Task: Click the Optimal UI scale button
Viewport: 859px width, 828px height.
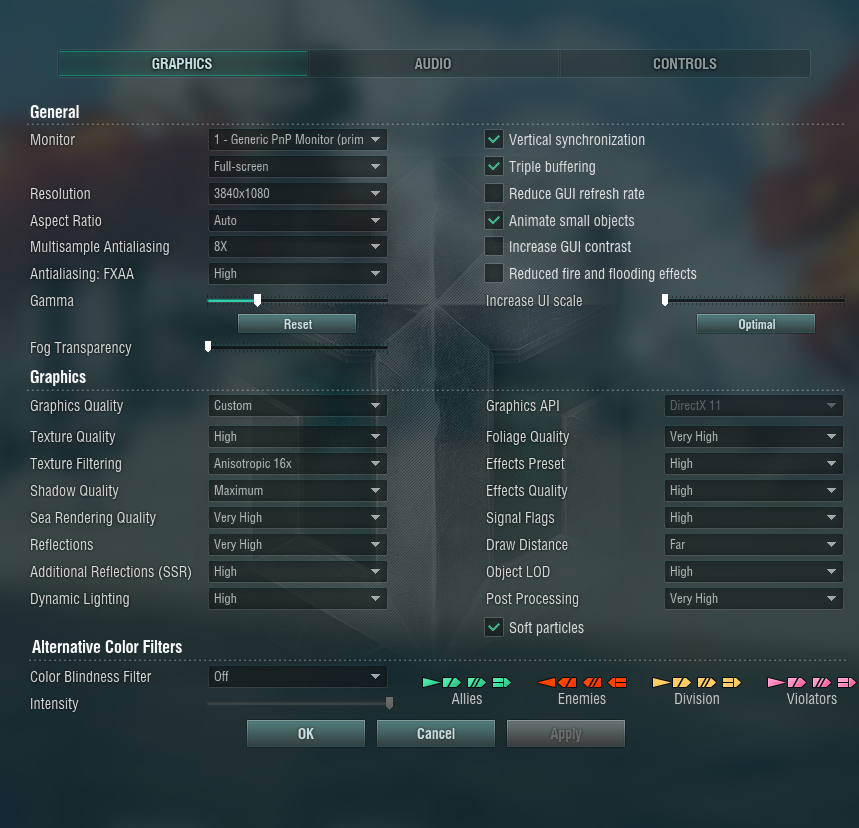Action: pyautogui.click(x=756, y=324)
